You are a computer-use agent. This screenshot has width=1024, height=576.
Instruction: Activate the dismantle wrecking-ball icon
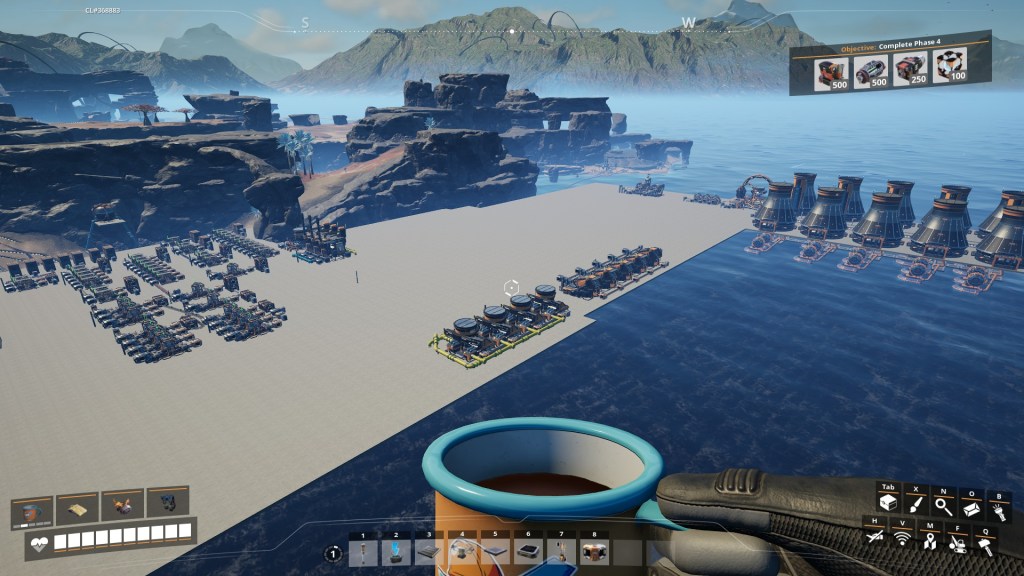(x=957, y=541)
